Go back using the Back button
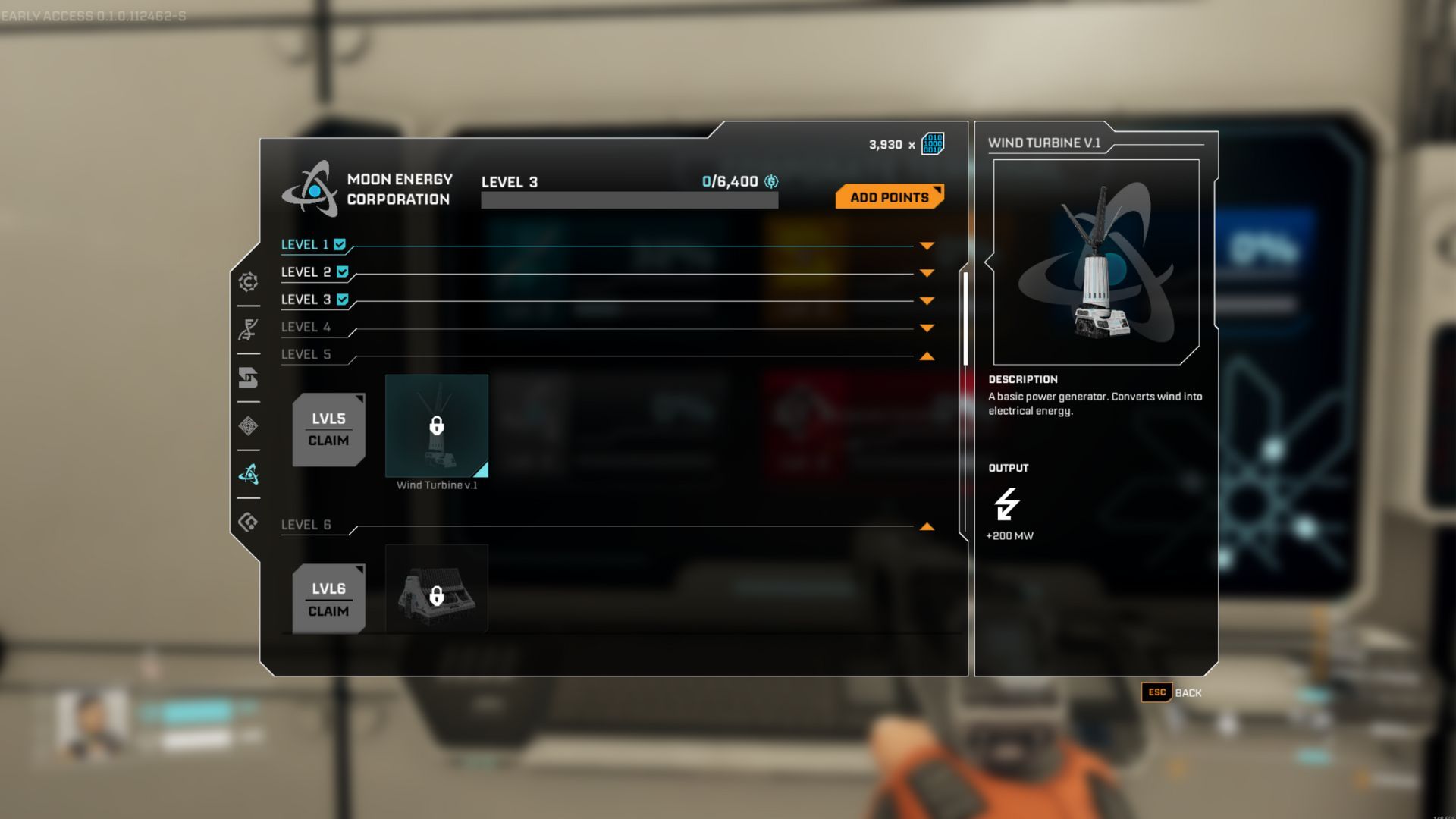The width and height of the screenshot is (1456, 819). pos(1172,692)
